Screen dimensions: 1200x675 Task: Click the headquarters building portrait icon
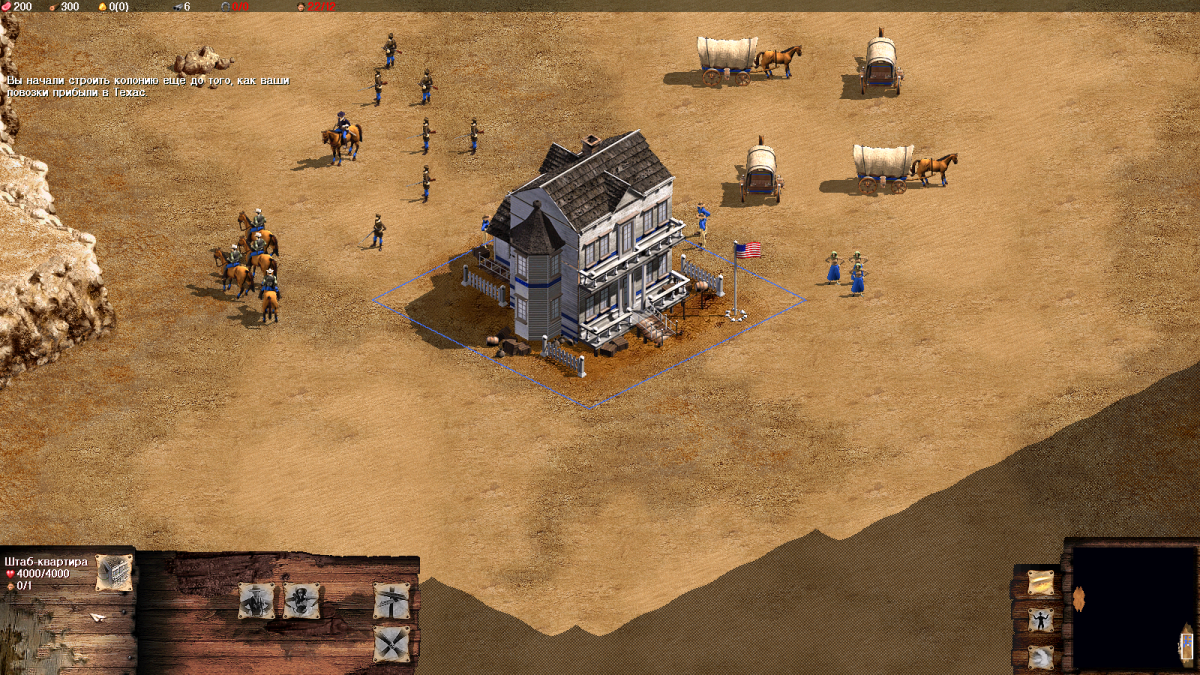(114, 572)
